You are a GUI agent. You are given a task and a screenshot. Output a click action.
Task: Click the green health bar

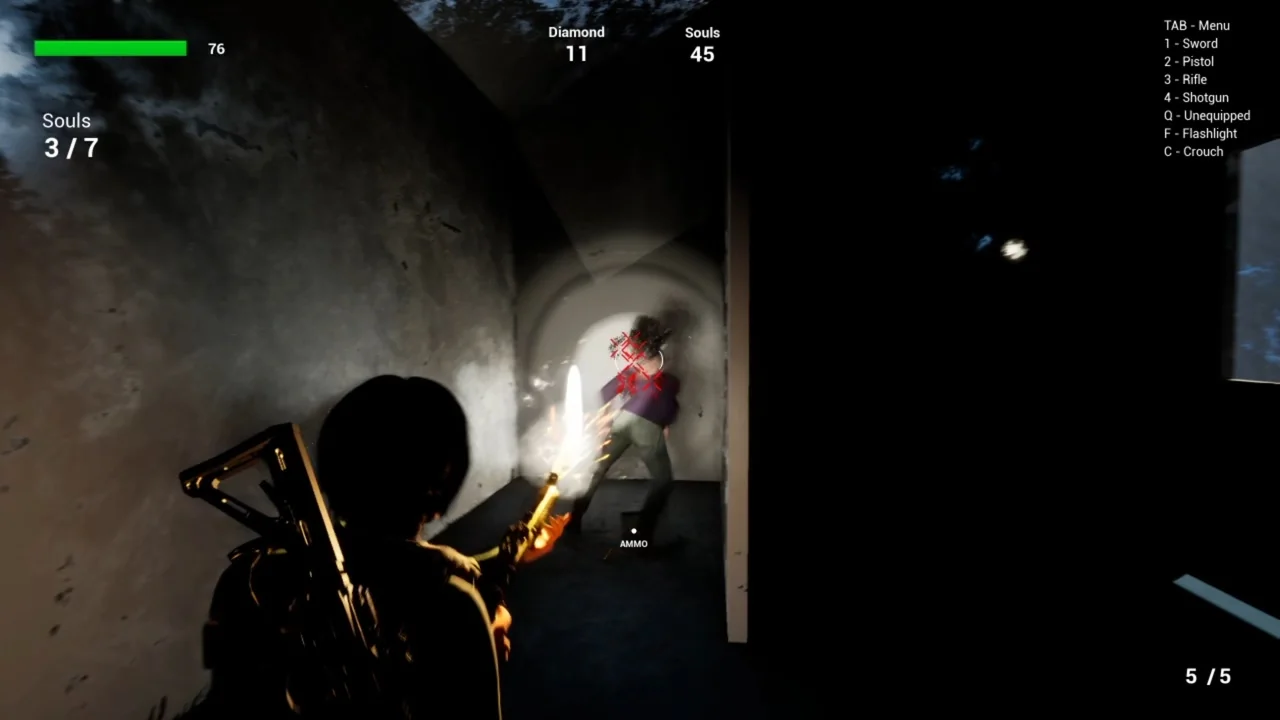pos(110,47)
